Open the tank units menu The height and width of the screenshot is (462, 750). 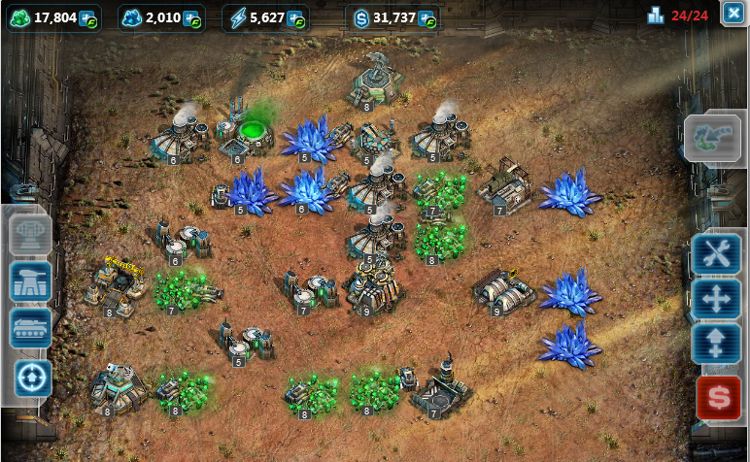pos(30,328)
